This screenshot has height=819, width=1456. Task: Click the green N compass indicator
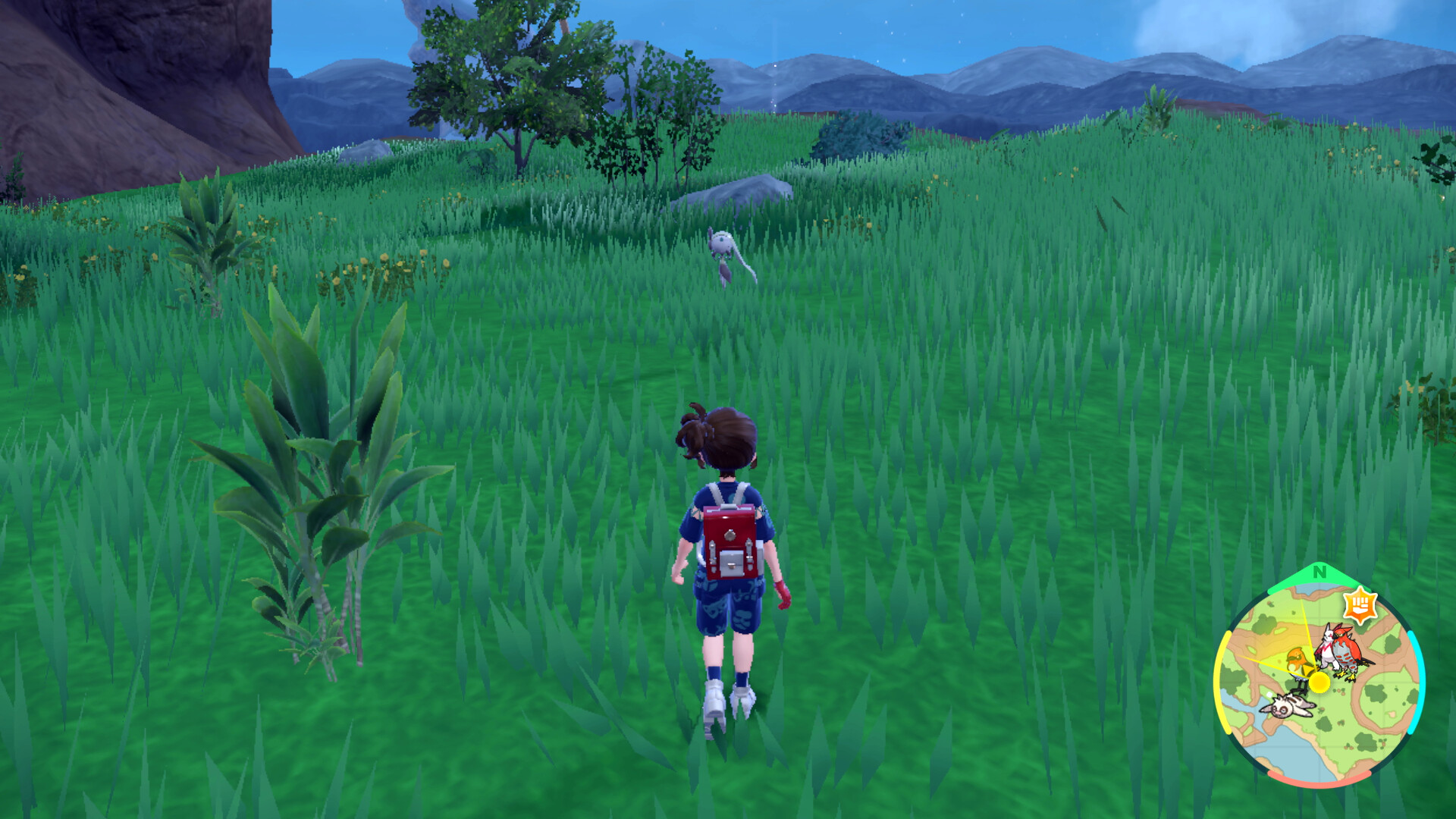1319,573
